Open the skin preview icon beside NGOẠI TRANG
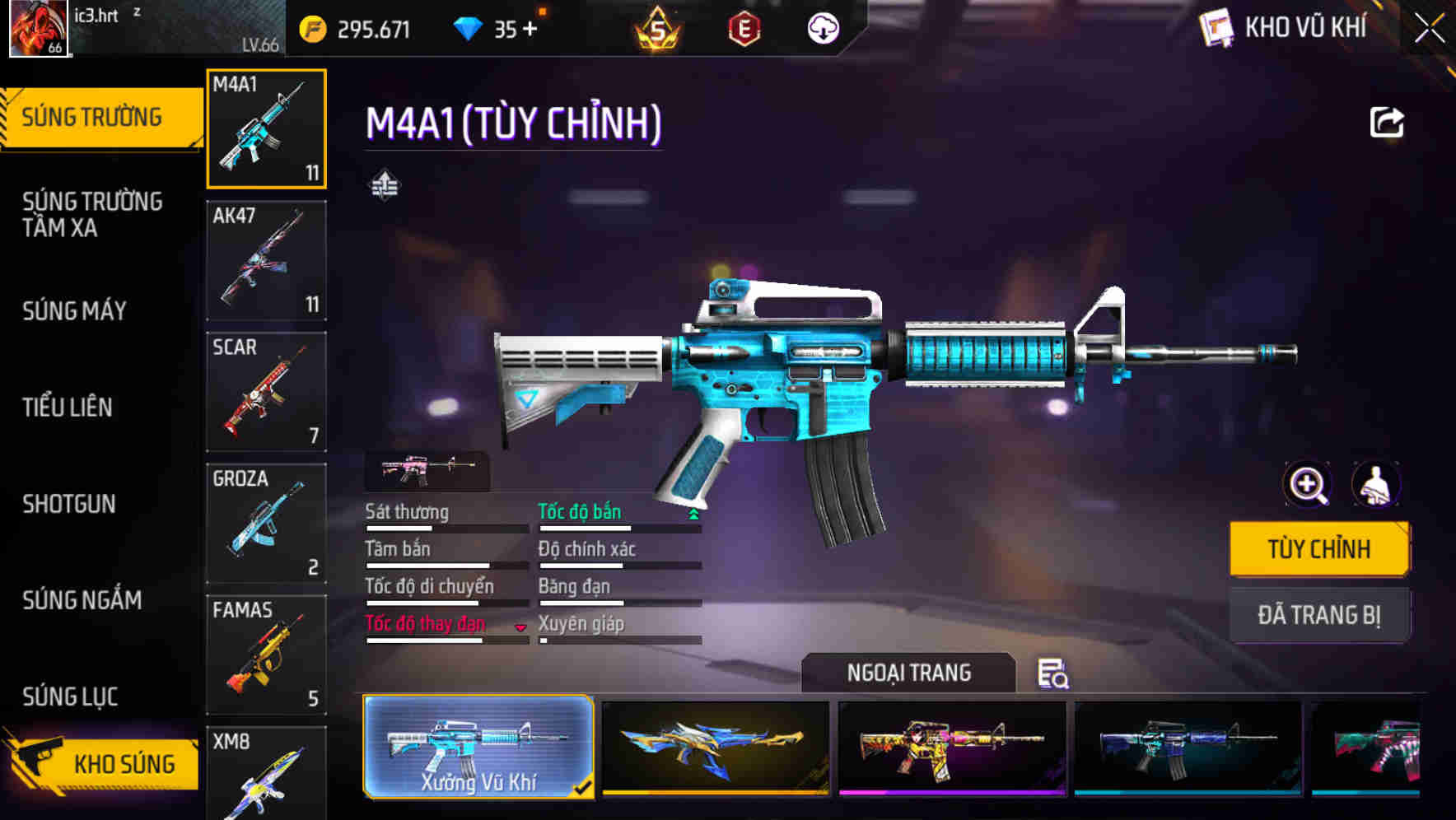Viewport: 1456px width, 820px height. click(x=1054, y=673)
